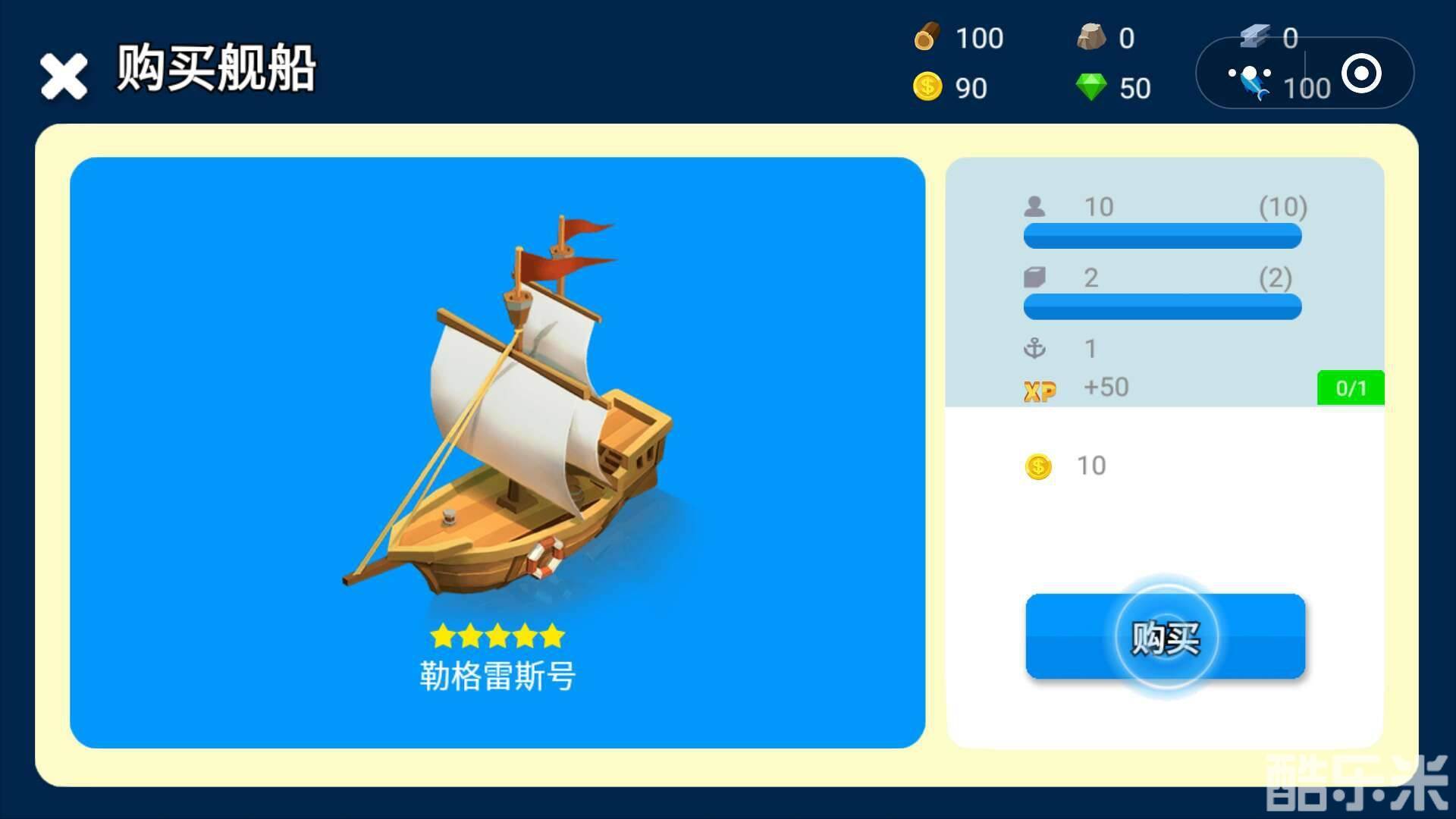
Task: Click the 勒格雷斯号 ship name label
Action: tap(497, 676)
